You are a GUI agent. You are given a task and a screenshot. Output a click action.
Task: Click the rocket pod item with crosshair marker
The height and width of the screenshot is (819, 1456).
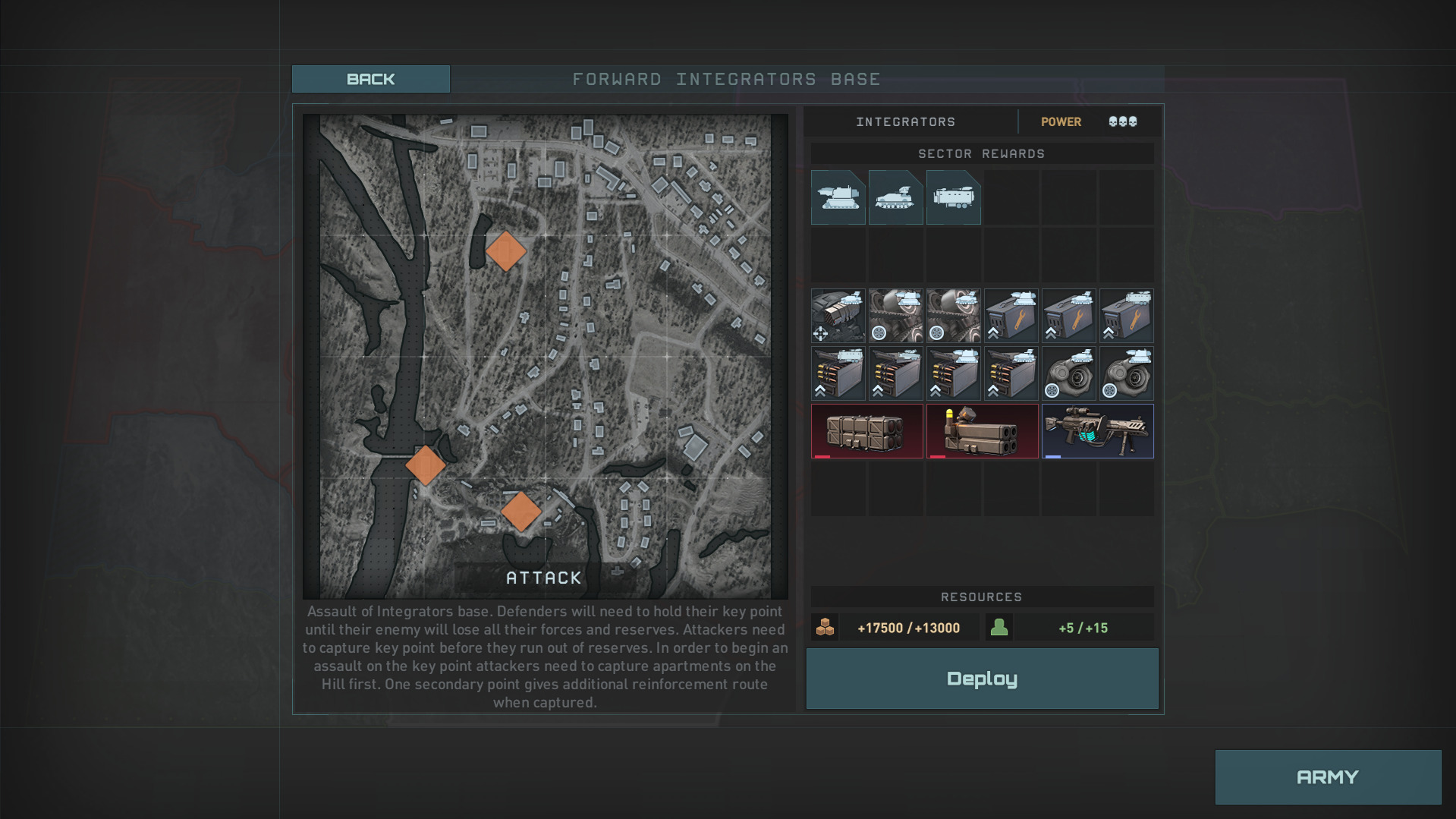click(x=838, y=315)
